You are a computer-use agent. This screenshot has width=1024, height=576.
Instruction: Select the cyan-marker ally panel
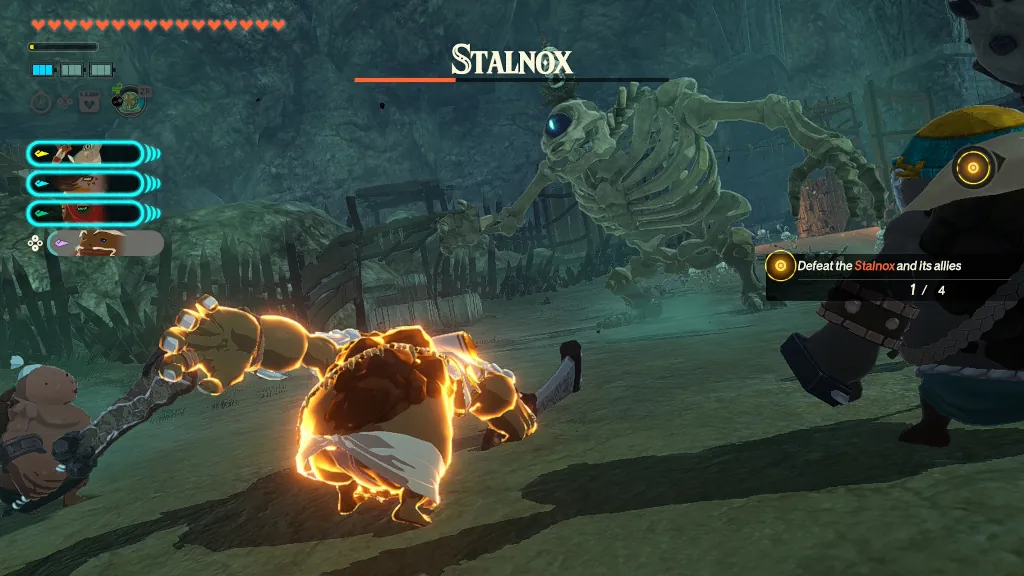click(85, 183)
